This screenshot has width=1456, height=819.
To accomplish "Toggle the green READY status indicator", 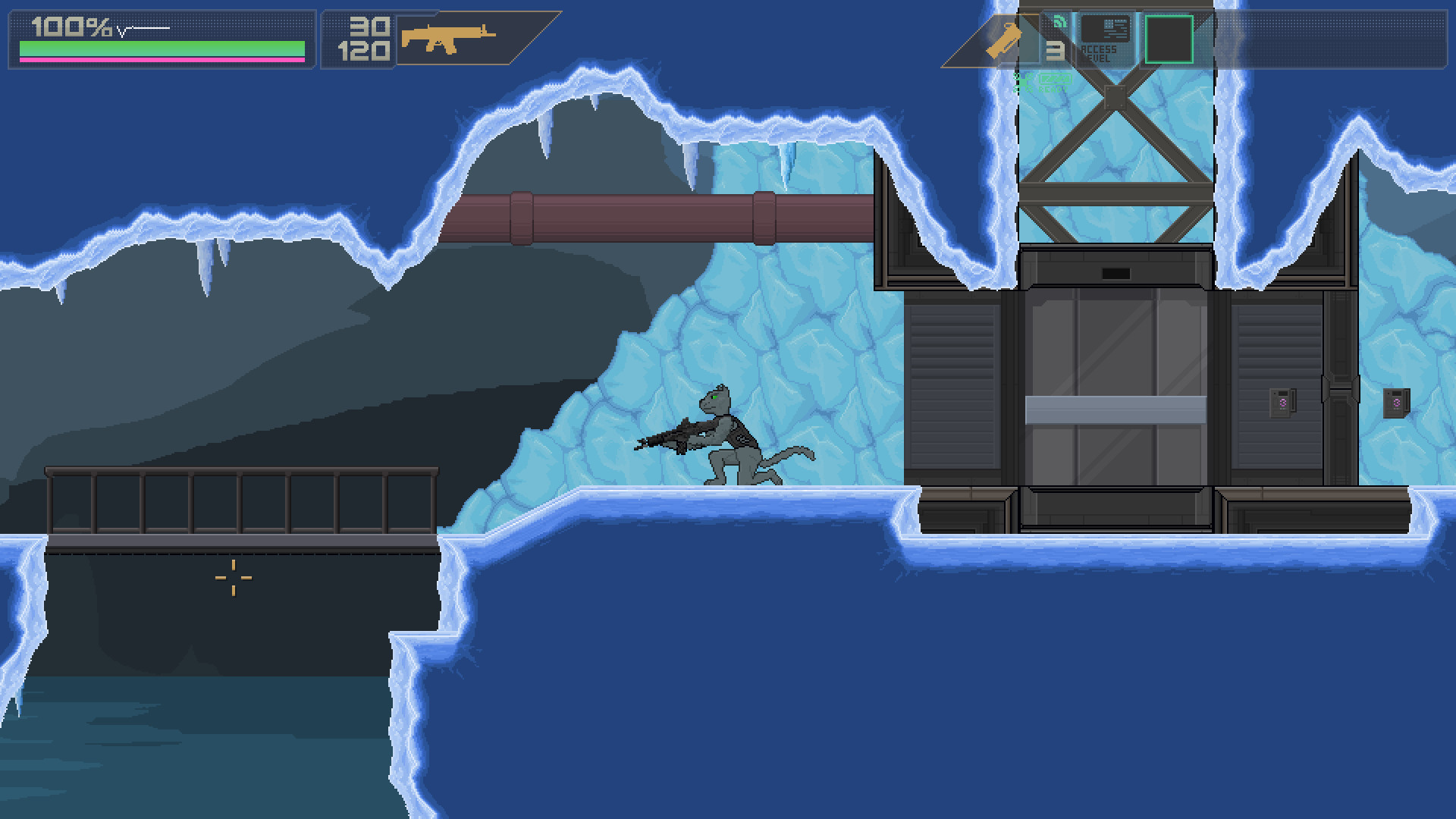I will [1056, 89].
